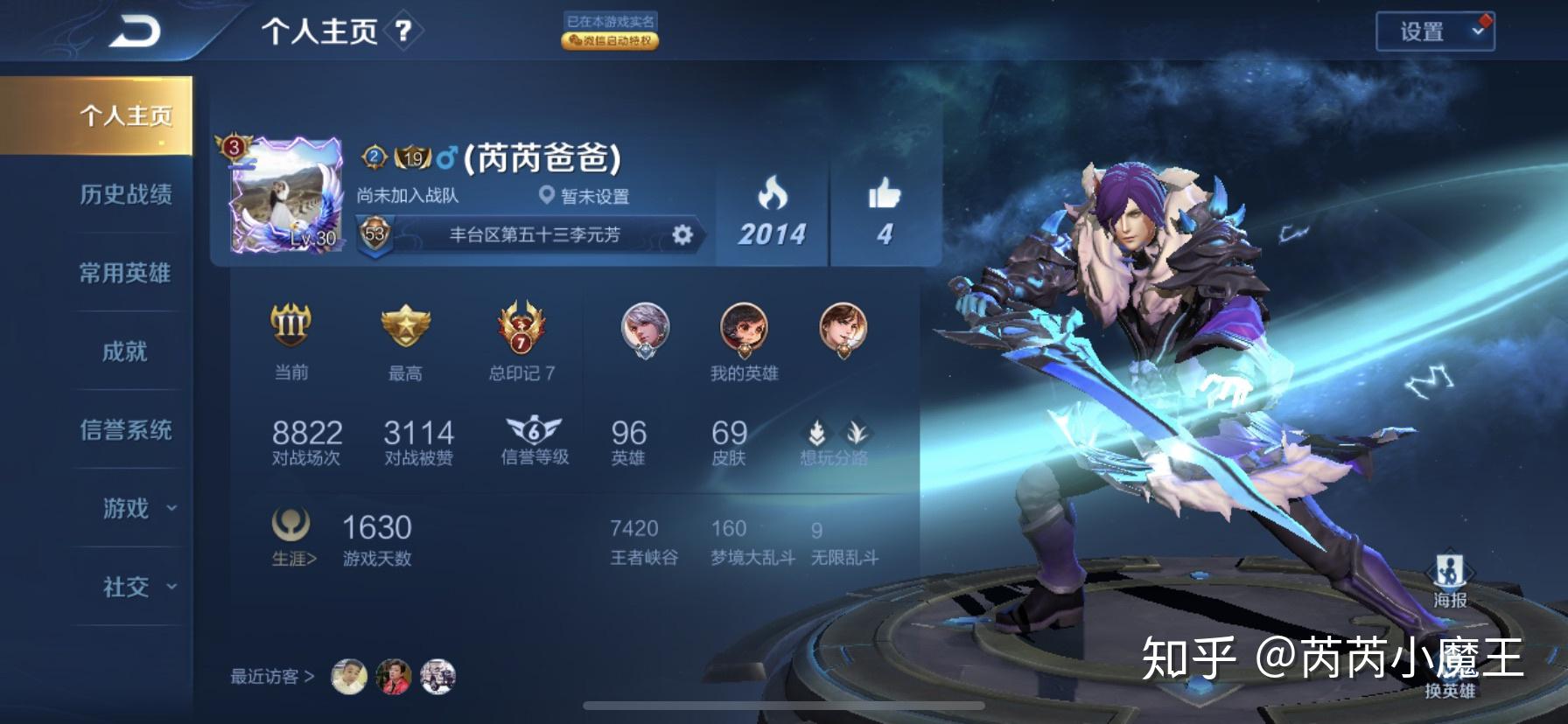Viewport: 1568px width, 724px height.
Task: Open the 生涯 career link
Action: (293, 558)
